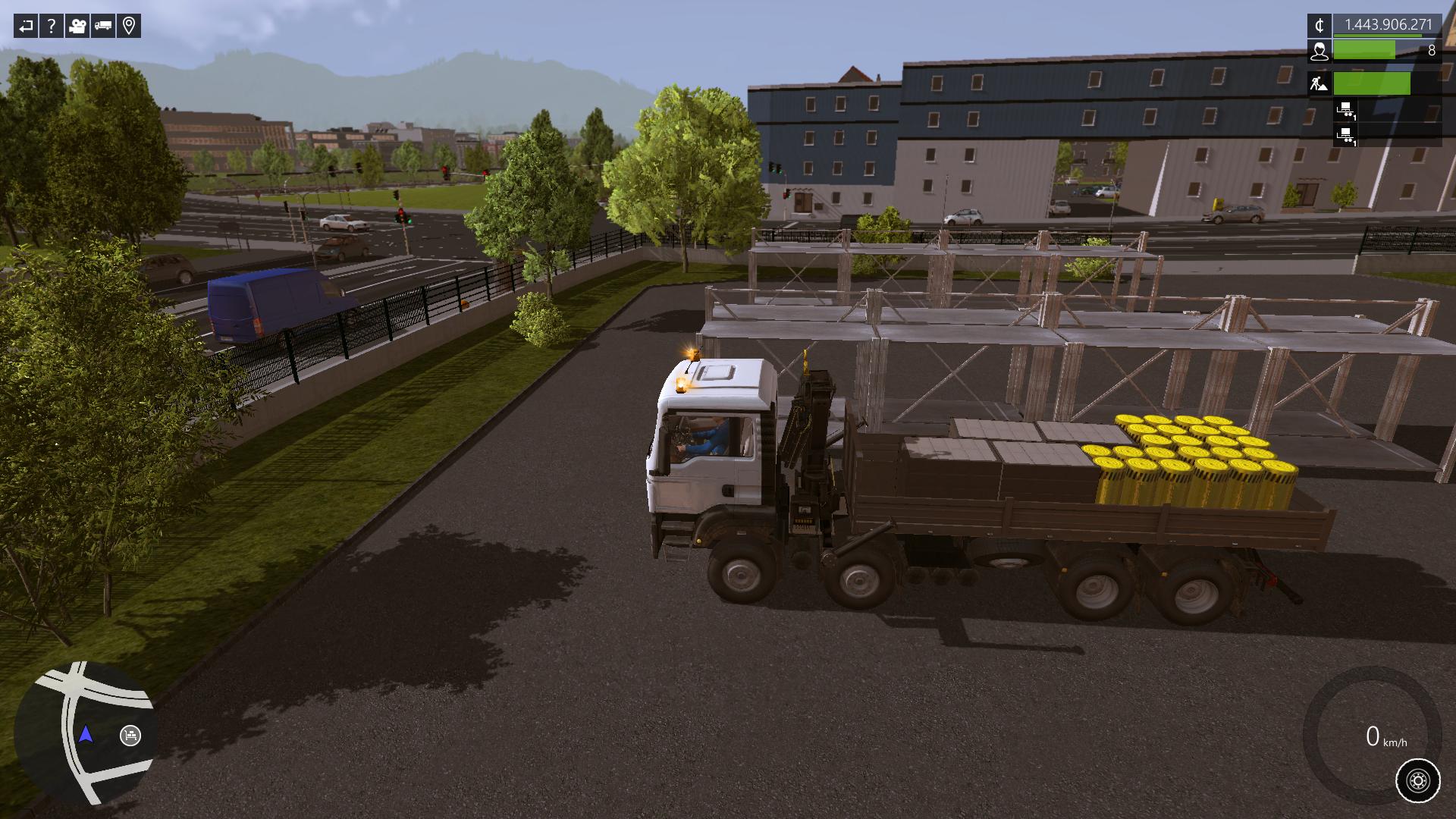Image resolution: width=1456 pixels, height=819 pixels.
Task: Open the player profile head icon
Action: tap(1319, 51)
